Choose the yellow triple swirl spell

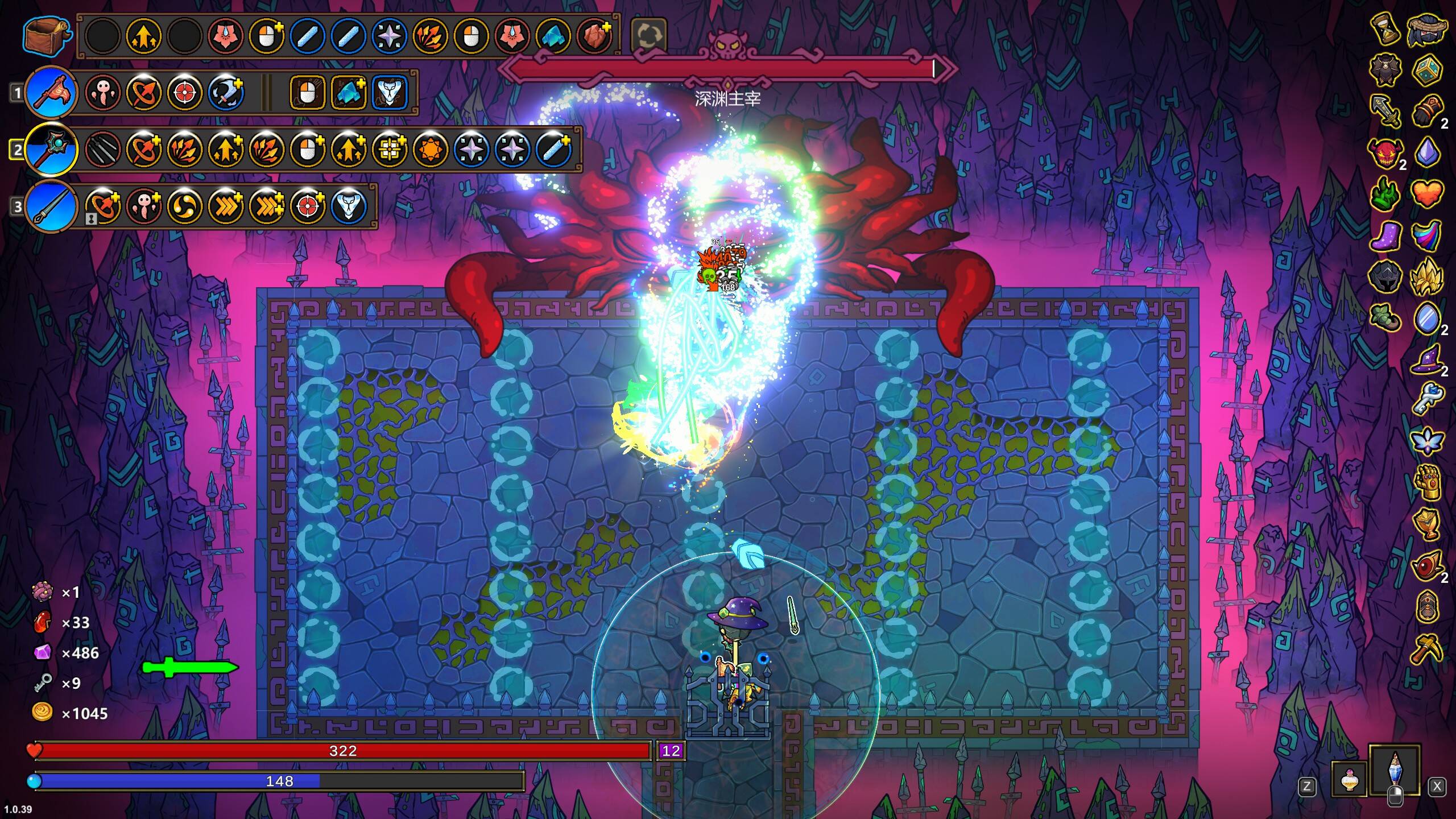185,206
